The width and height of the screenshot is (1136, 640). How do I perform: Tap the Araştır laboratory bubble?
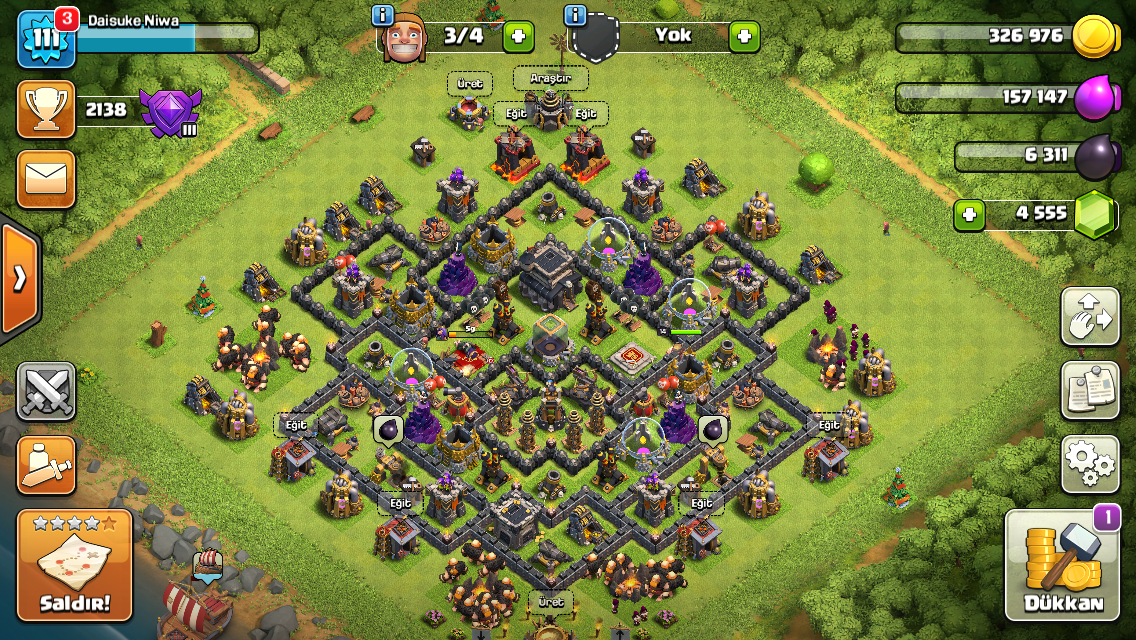click(x=550, y=78)
